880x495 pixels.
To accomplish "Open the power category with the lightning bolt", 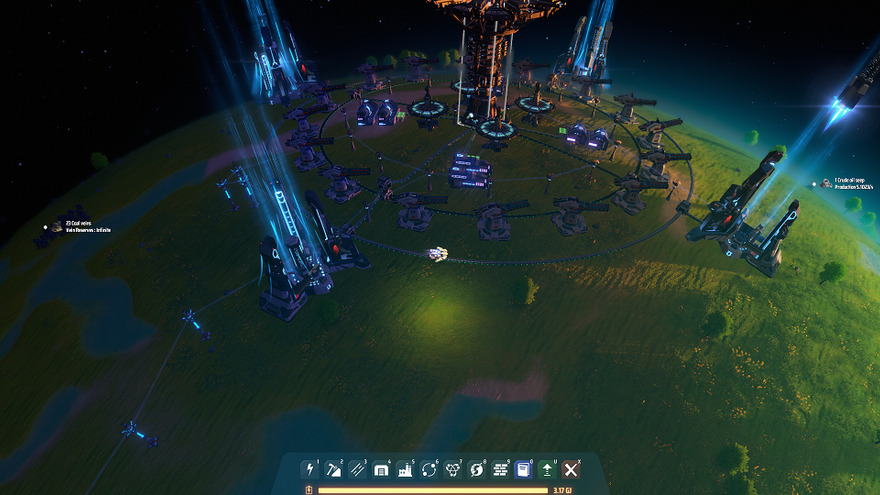I will [x=310, y=469].
